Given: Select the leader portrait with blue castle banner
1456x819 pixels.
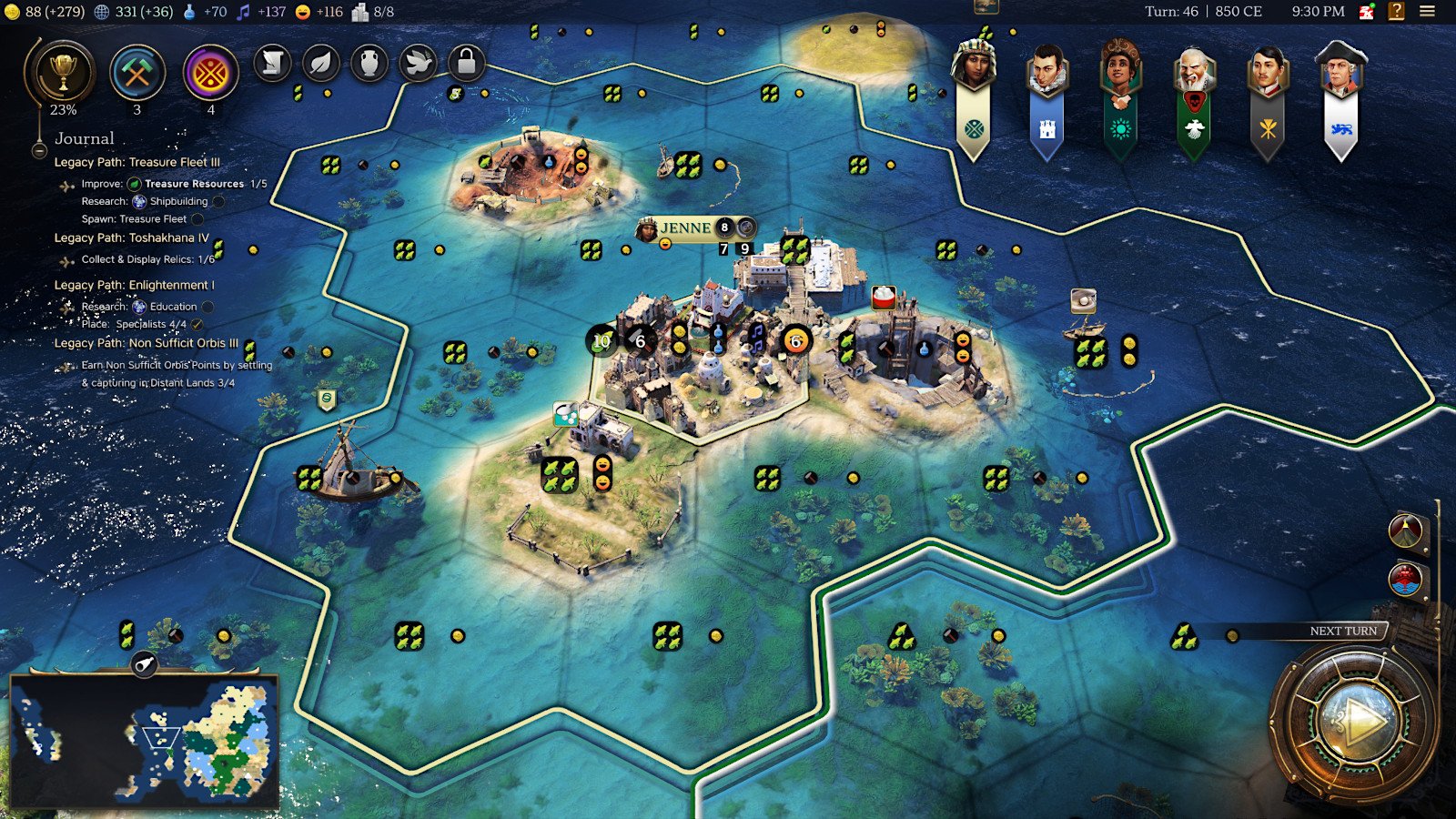Looking at the screenshot, I should click(1046, 72).
